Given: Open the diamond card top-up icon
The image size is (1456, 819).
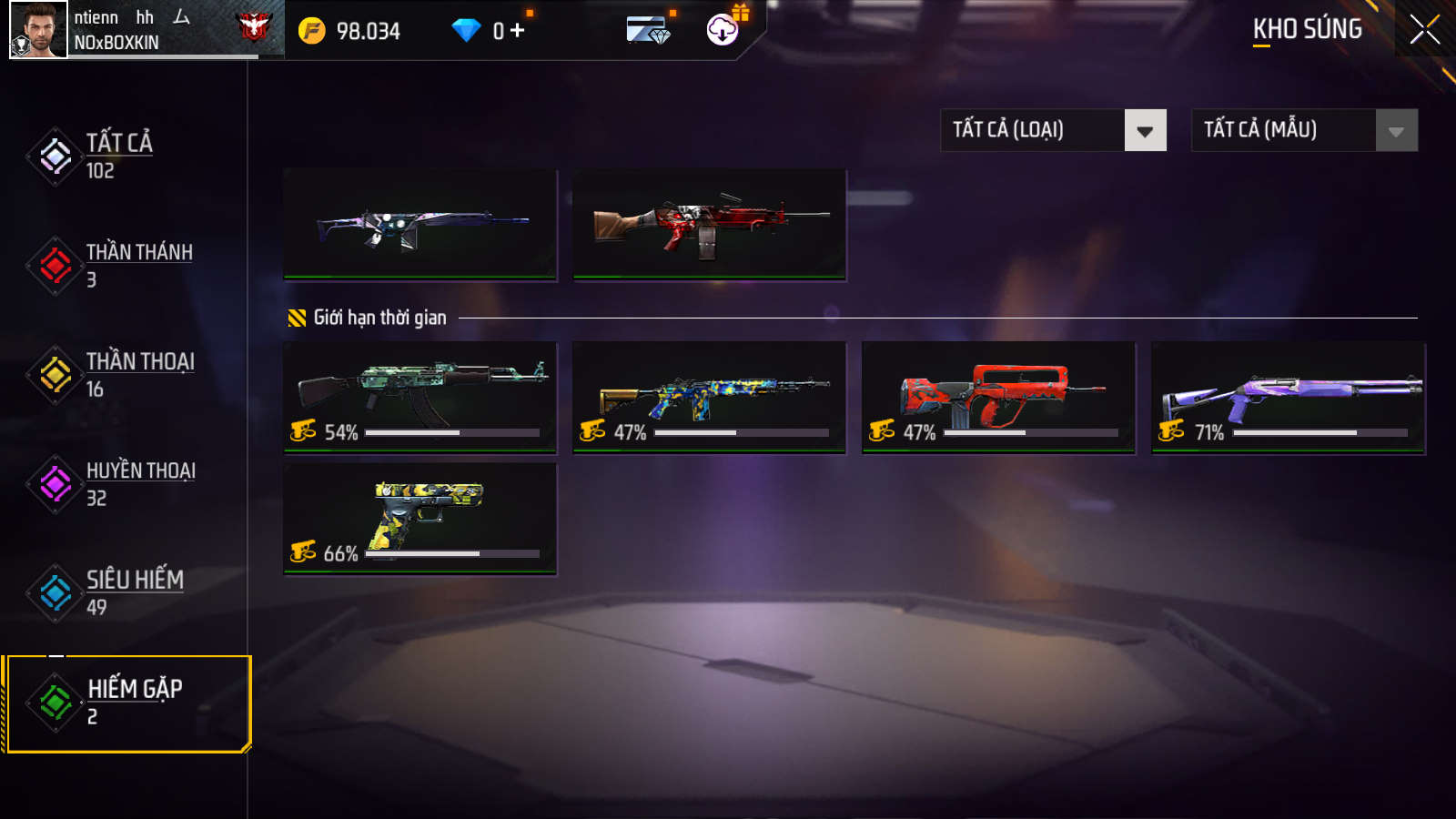Looking at the screenshot, I should (x=649, y=31).
